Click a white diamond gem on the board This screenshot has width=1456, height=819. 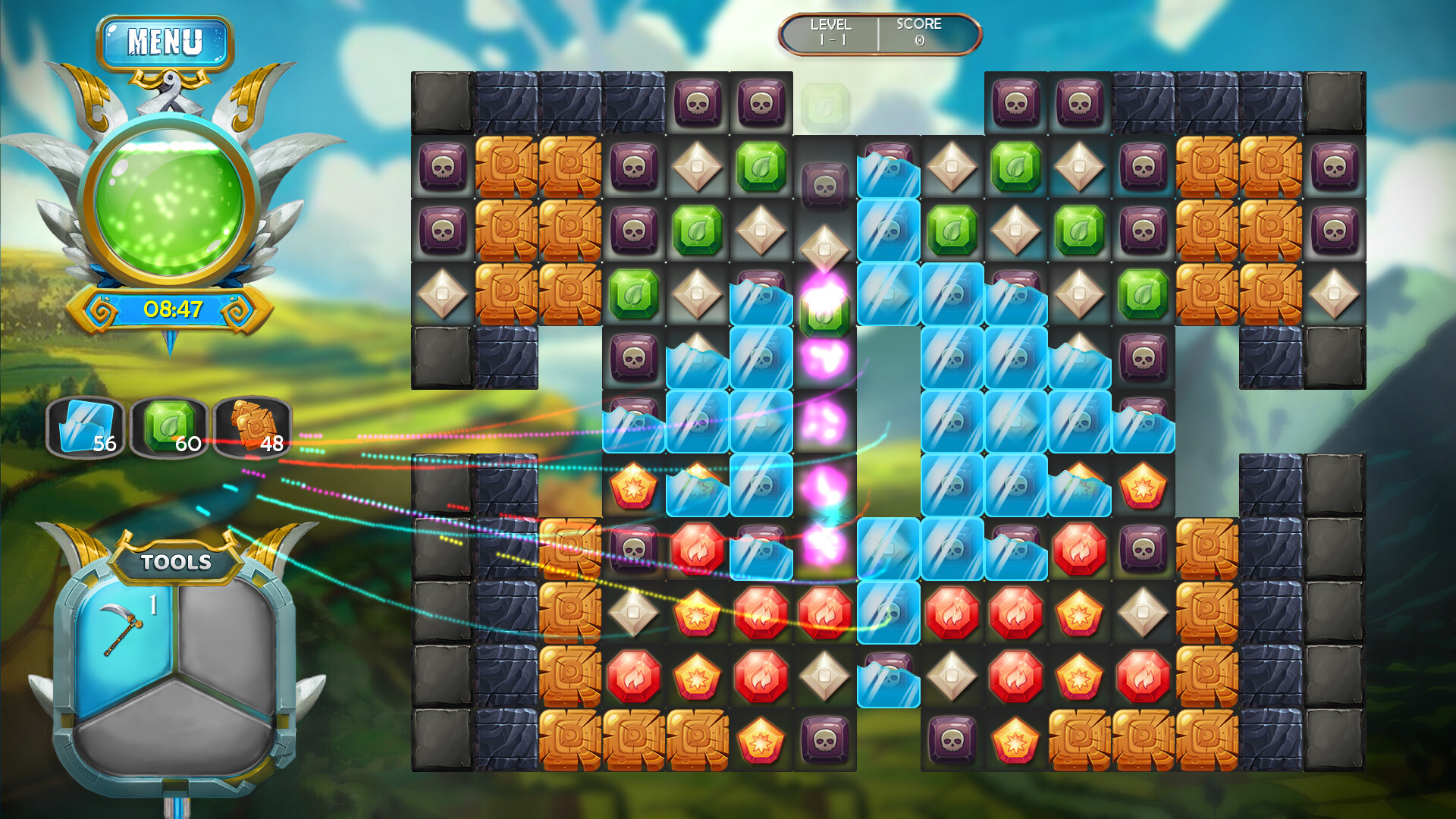coord(698,165)
